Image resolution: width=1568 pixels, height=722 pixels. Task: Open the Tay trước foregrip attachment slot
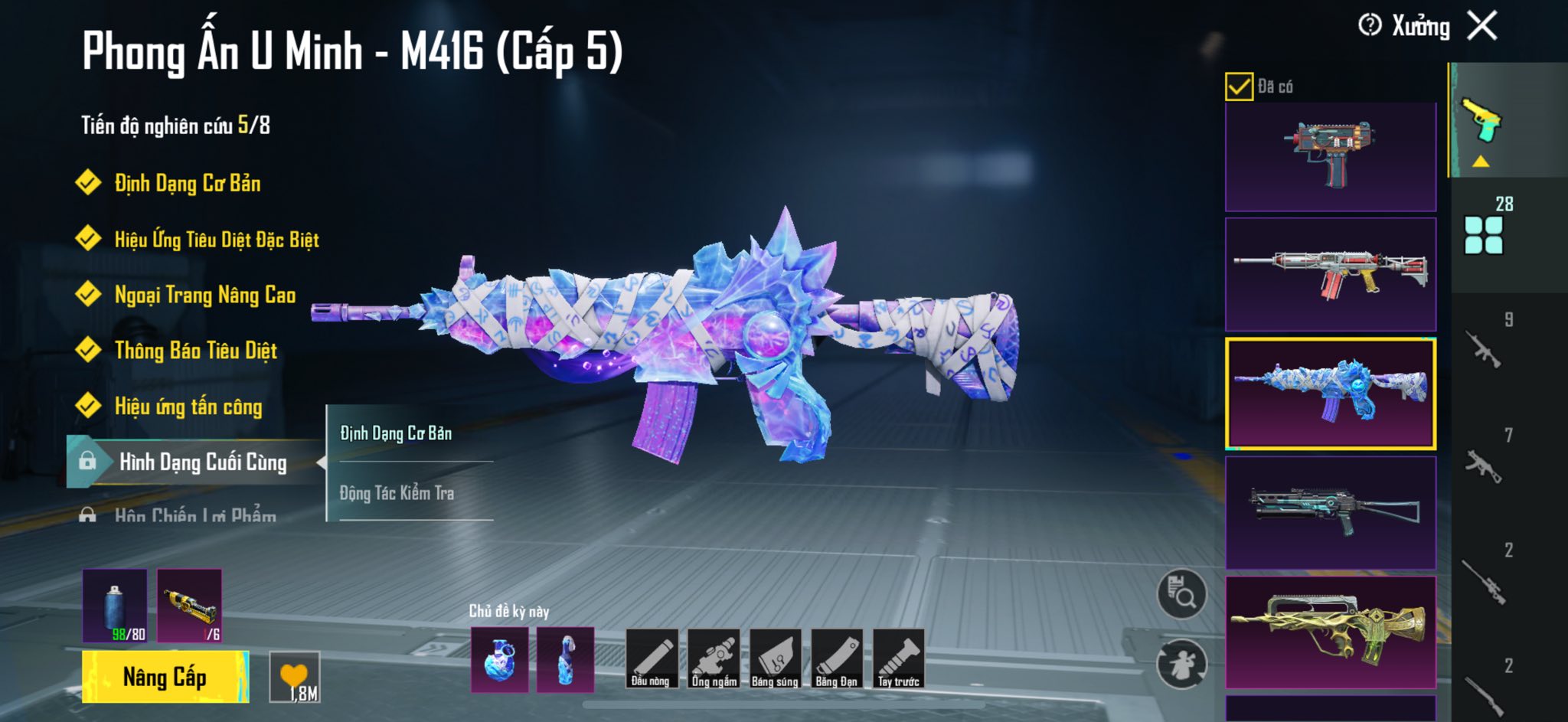point(899,658)
